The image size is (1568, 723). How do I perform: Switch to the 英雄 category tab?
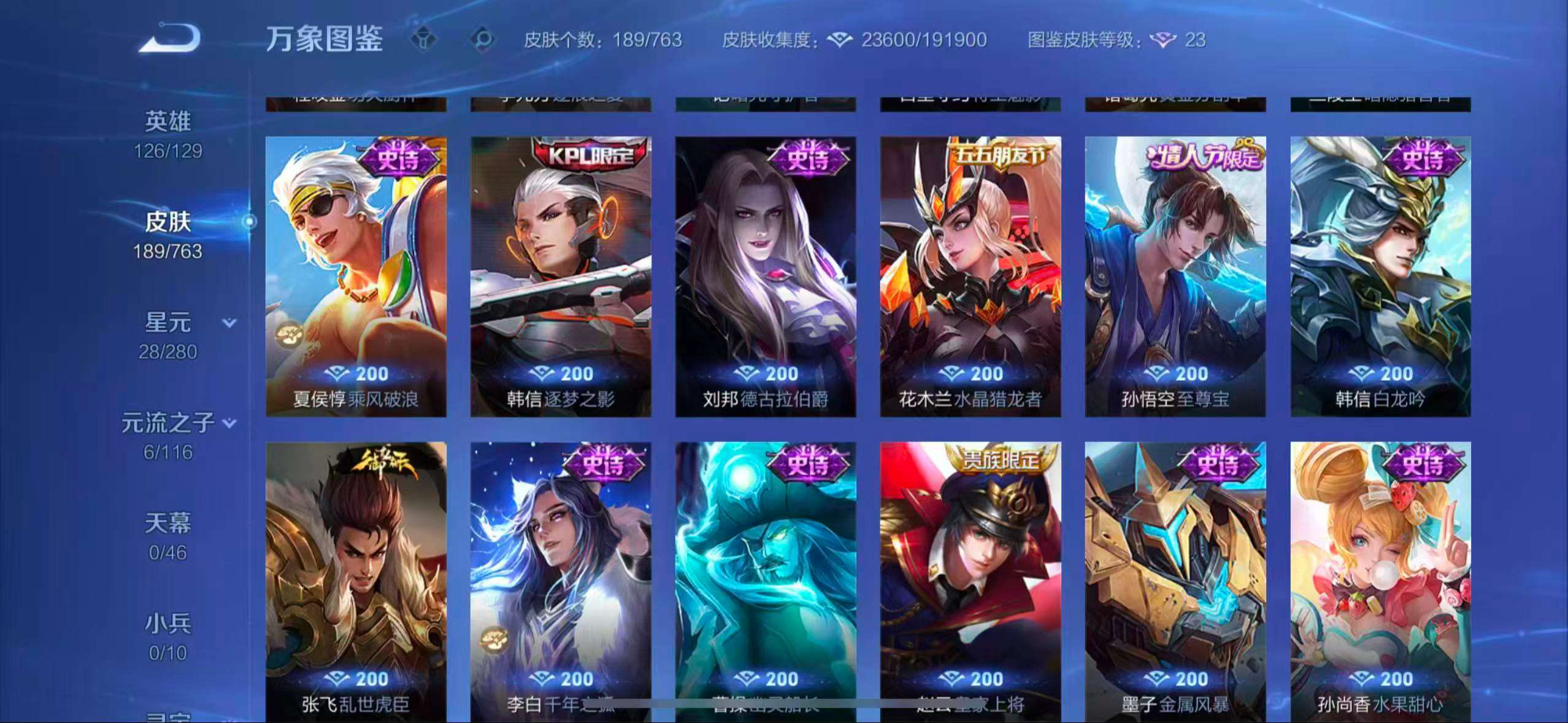(x=169, y=121)
